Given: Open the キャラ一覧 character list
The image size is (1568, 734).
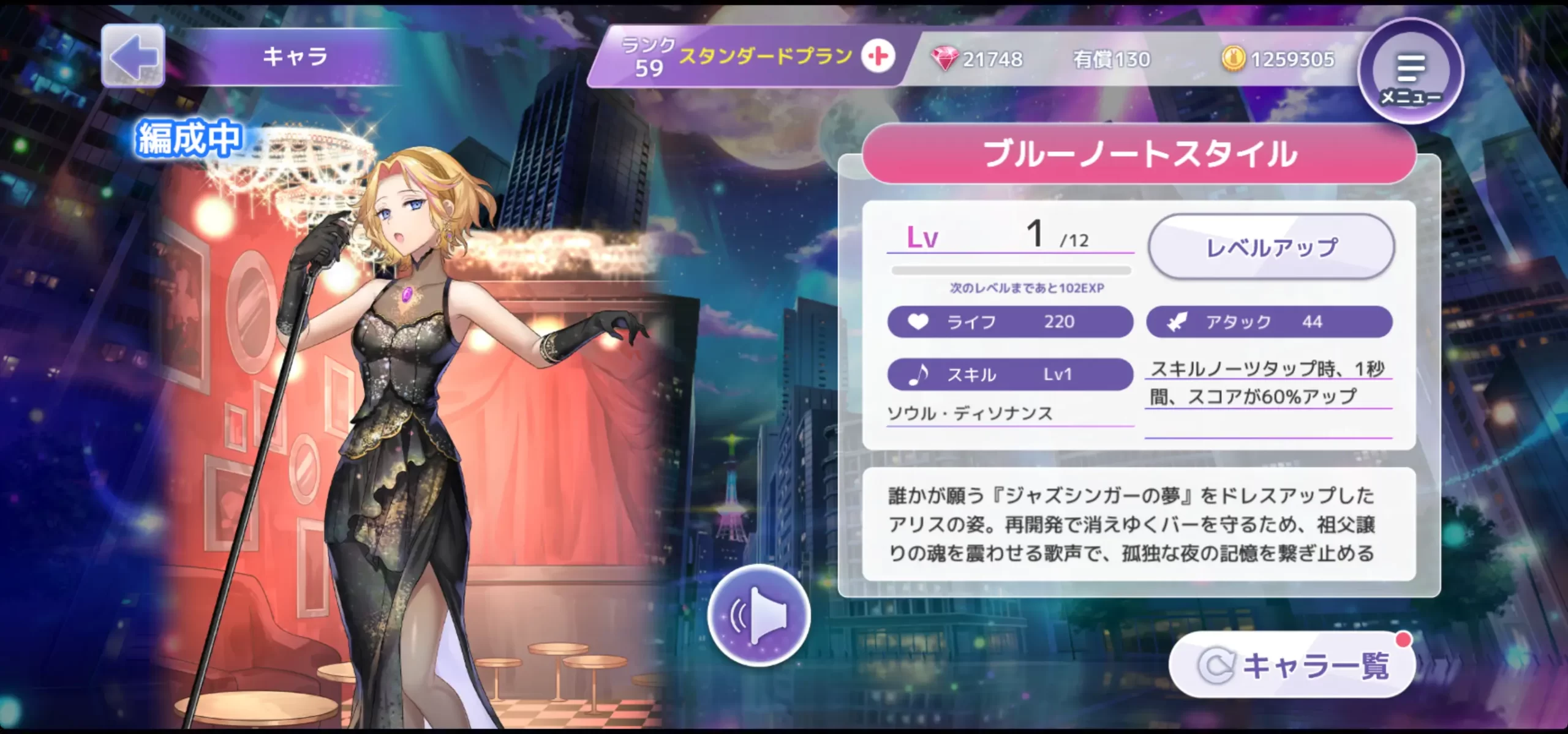Looking at the screenshot, I should pos(1292,665).
